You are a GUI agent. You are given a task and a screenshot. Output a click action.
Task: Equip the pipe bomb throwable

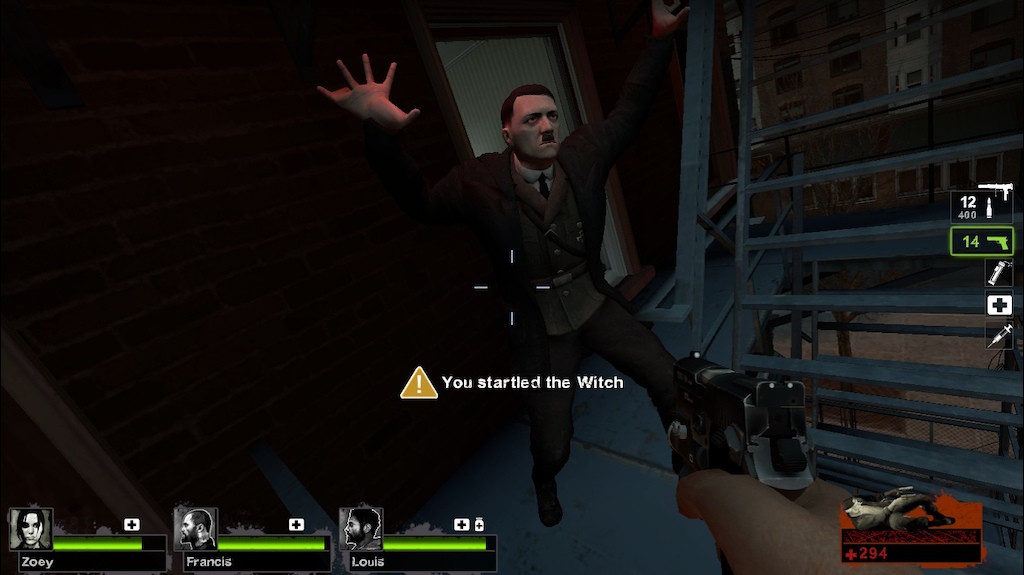[998, 273]
